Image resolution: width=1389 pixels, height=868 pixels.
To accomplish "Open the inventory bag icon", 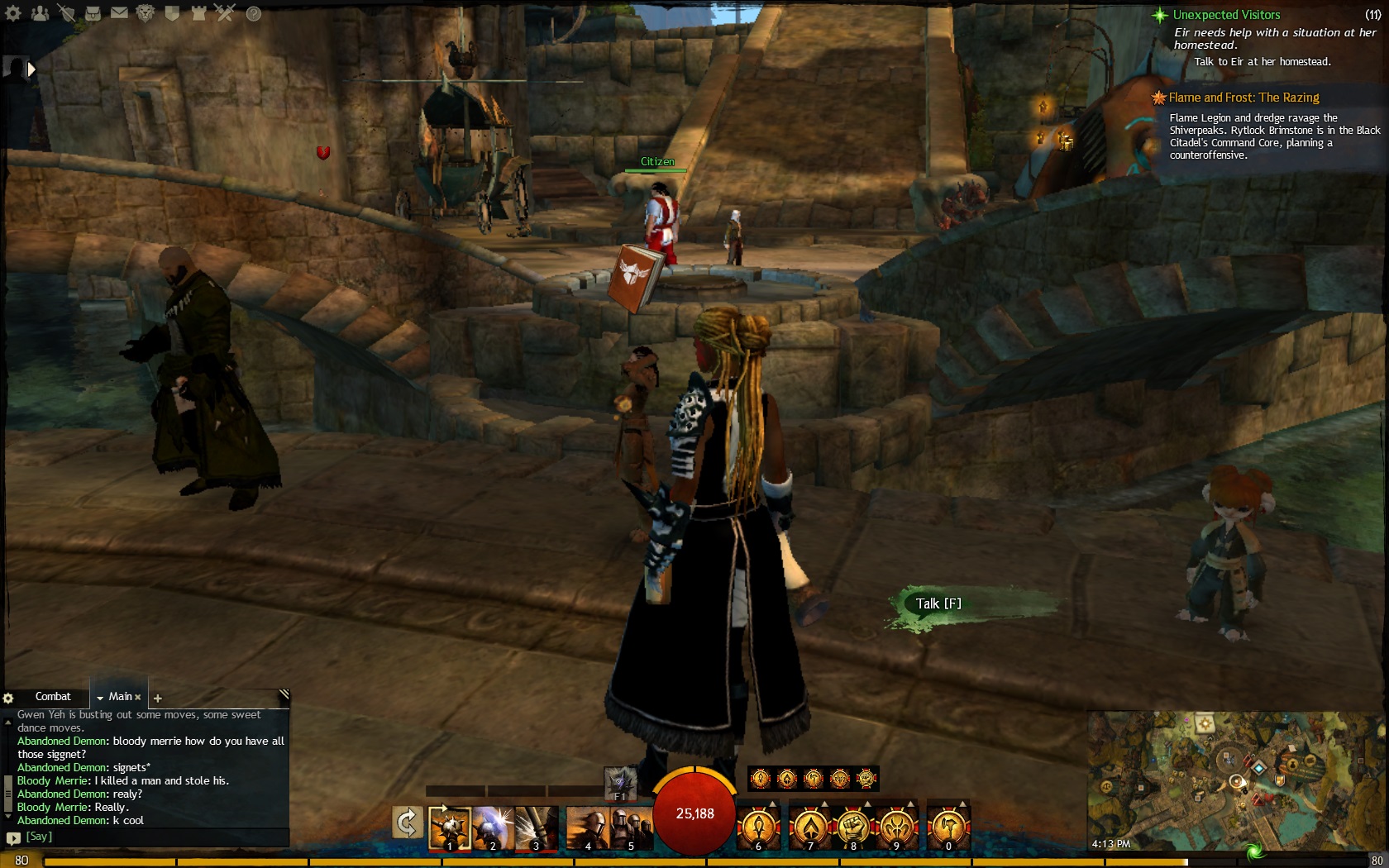I will click(93, 13).
